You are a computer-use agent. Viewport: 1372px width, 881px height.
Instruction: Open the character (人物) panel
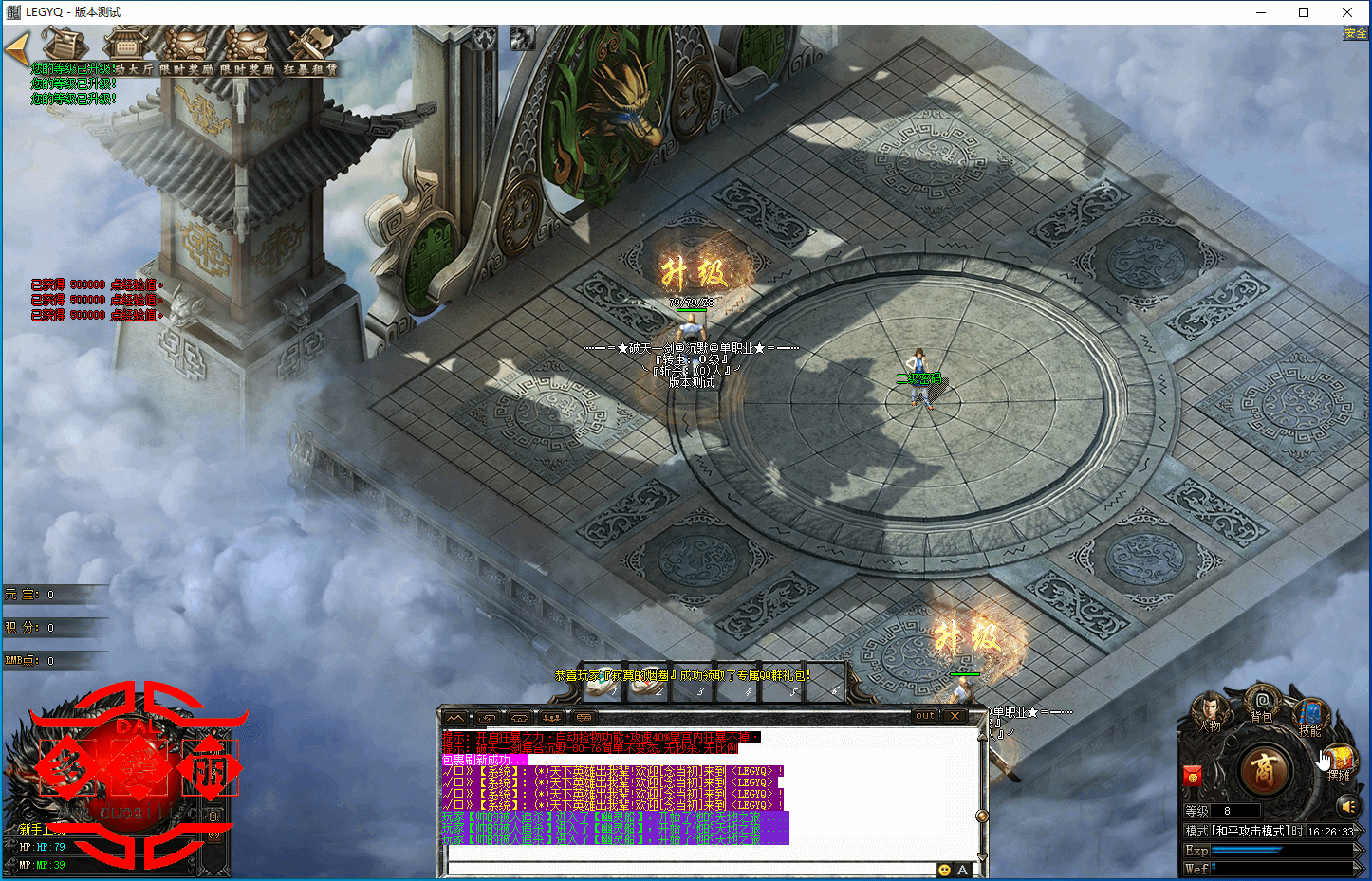(1208, 713)
